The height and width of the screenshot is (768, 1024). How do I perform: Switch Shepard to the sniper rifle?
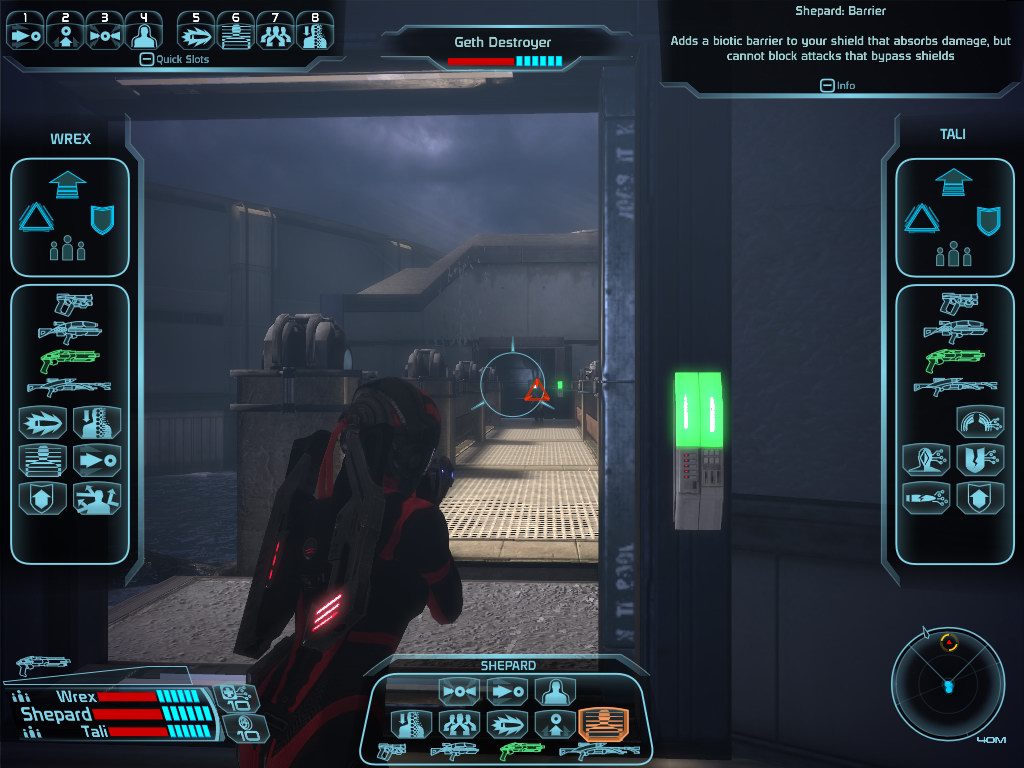click(x=599, y=750)
